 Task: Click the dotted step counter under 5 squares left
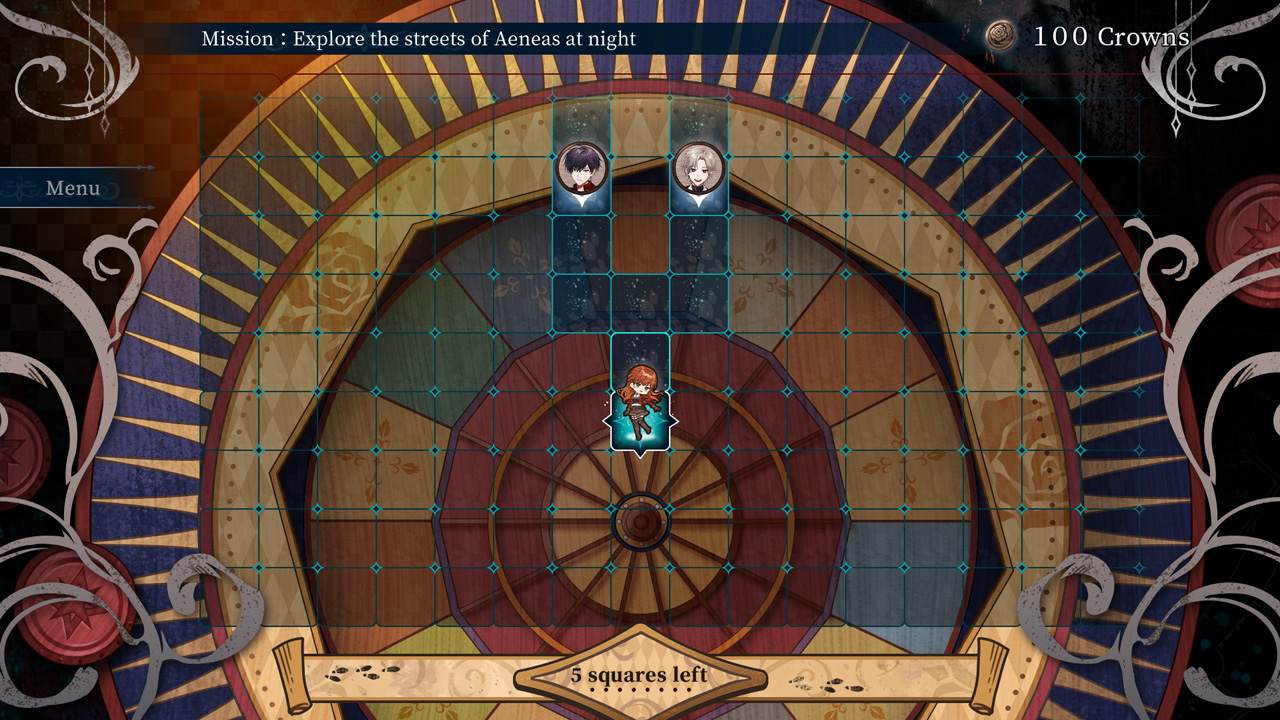(x=640, y=690)
